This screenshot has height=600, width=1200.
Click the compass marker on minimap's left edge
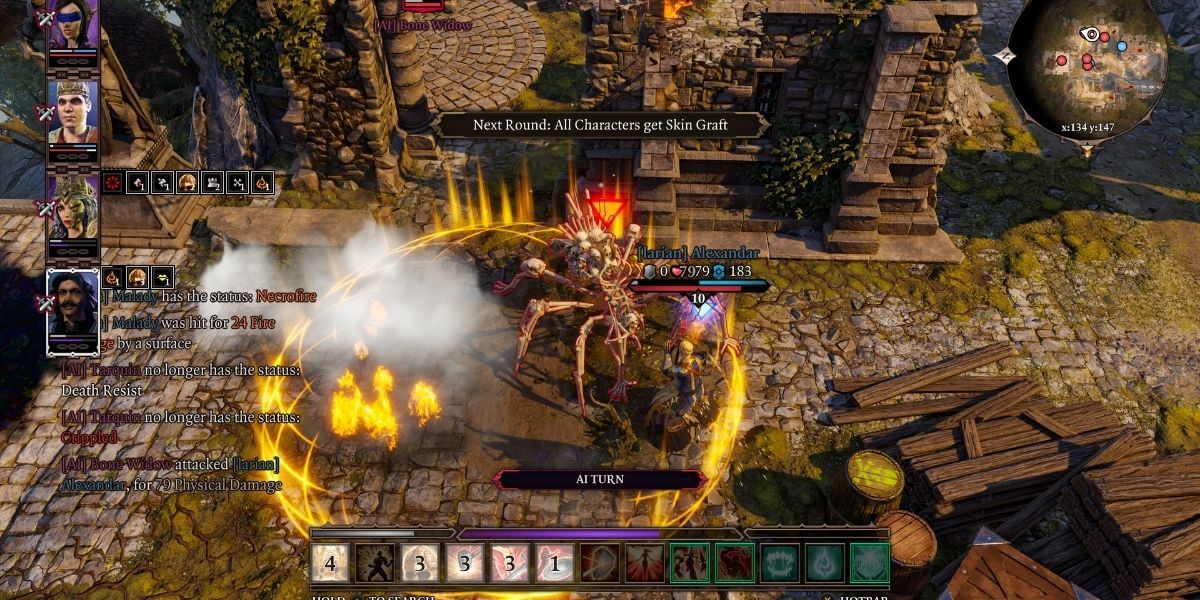(1008, 58)
